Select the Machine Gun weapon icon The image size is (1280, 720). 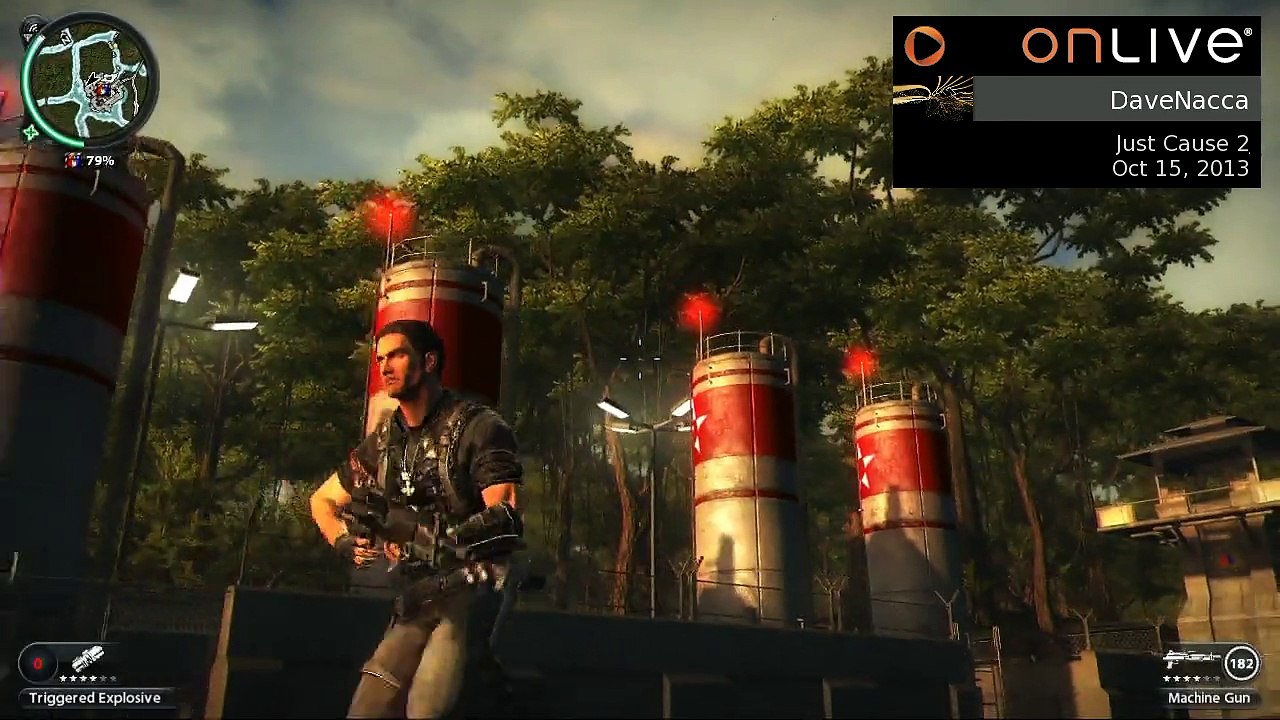(1191, 661)
